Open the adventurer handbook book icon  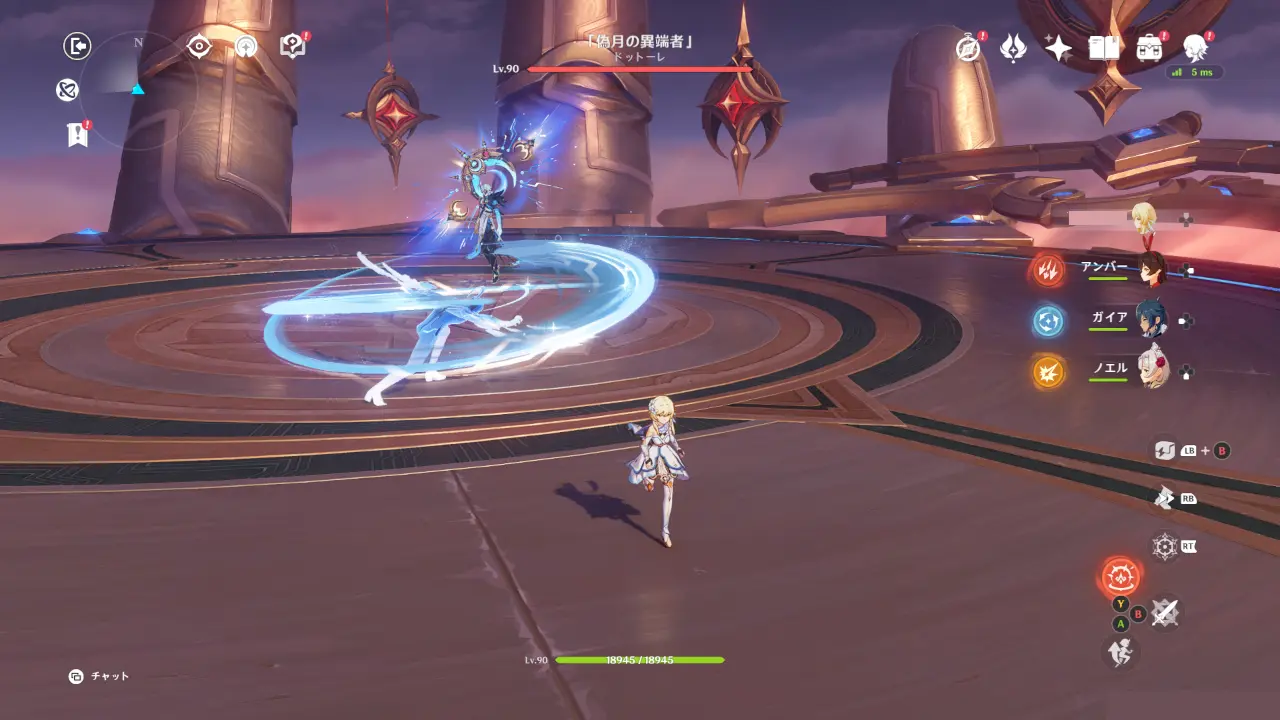[1103, 48]
